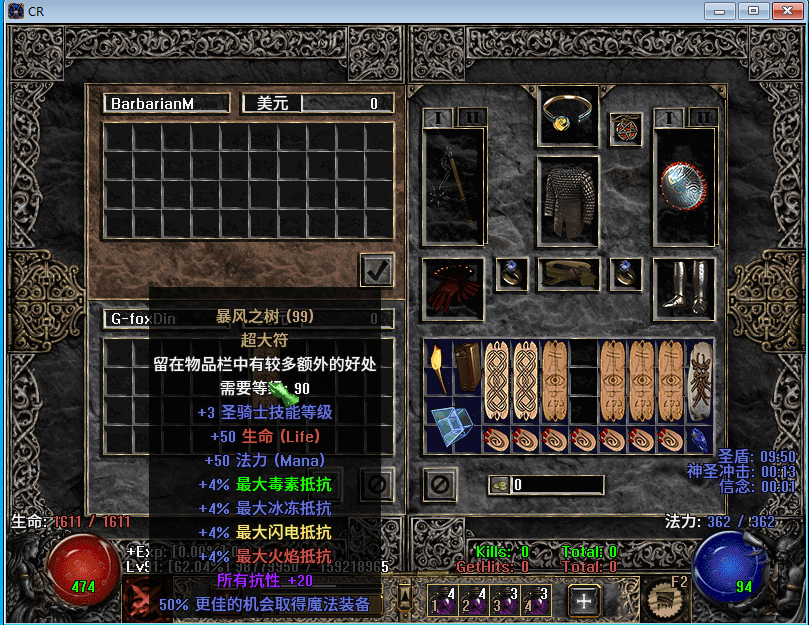
Task: Click the cancel button beside the gold field
Action: (x=439, y=486)
